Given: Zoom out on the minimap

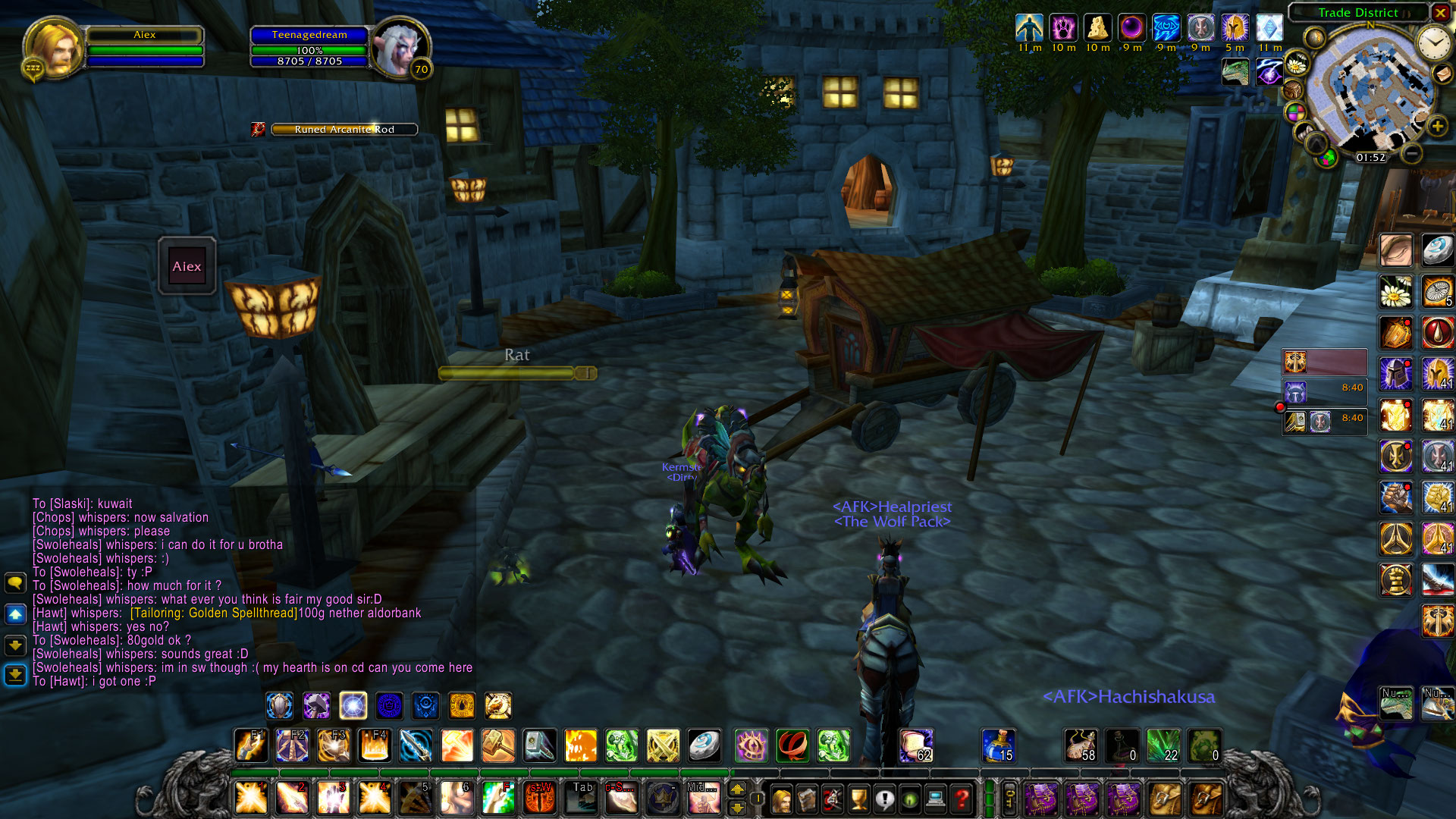Looking at the screenshot, I should coord(1410,154).
